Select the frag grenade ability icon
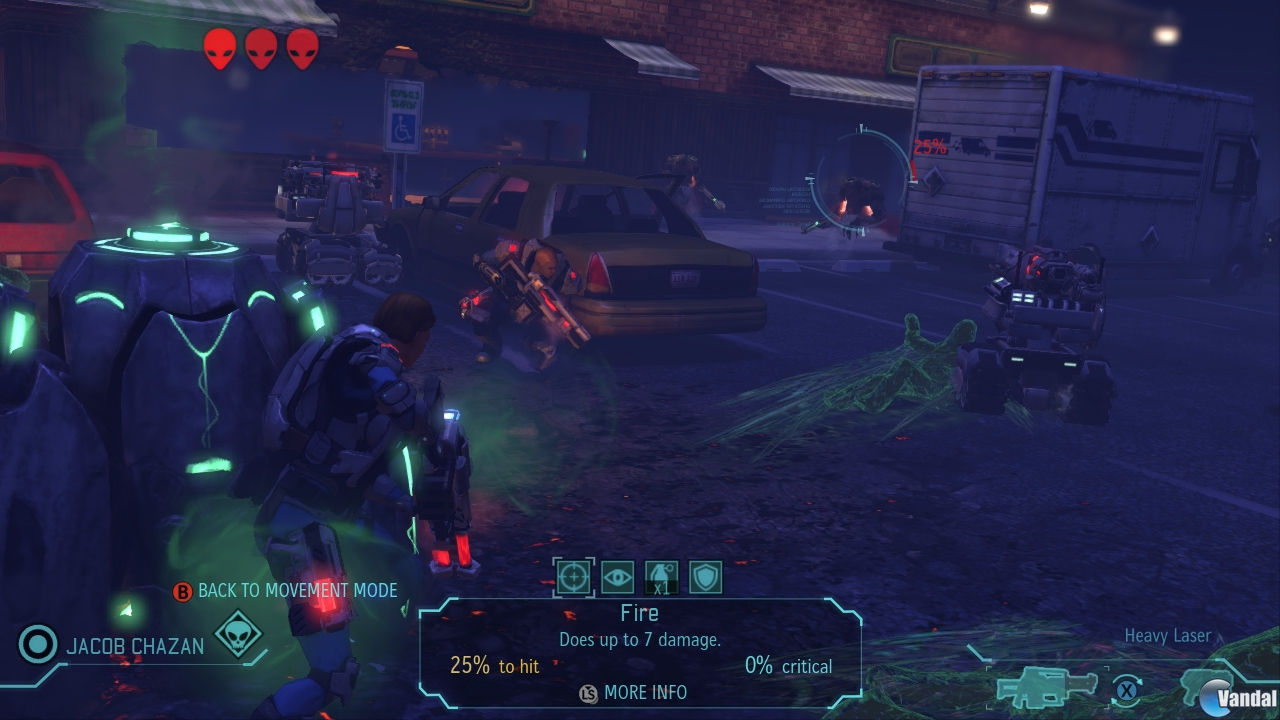 [x=661, y=574]
